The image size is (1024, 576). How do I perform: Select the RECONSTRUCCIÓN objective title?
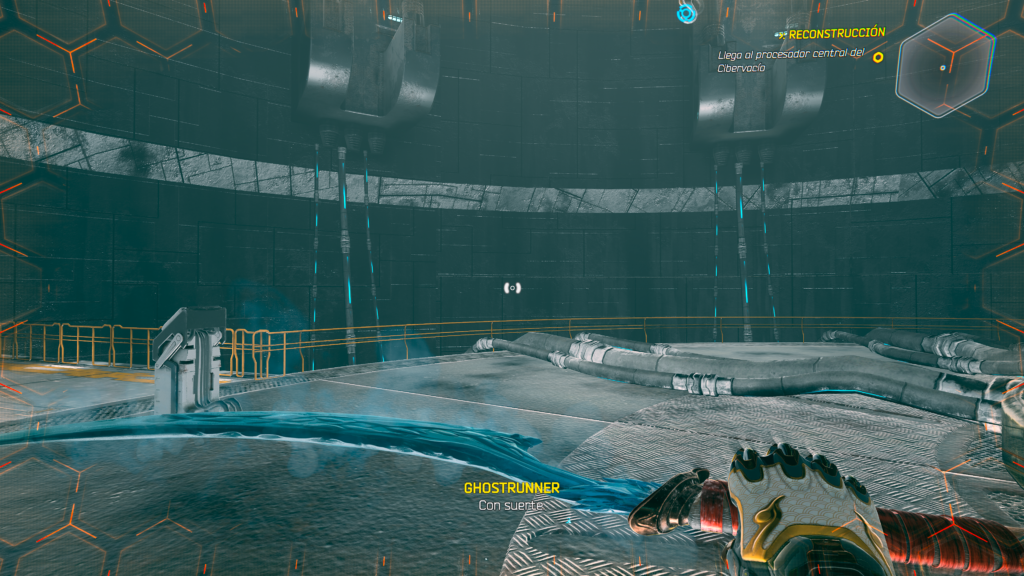pos(837,33)
